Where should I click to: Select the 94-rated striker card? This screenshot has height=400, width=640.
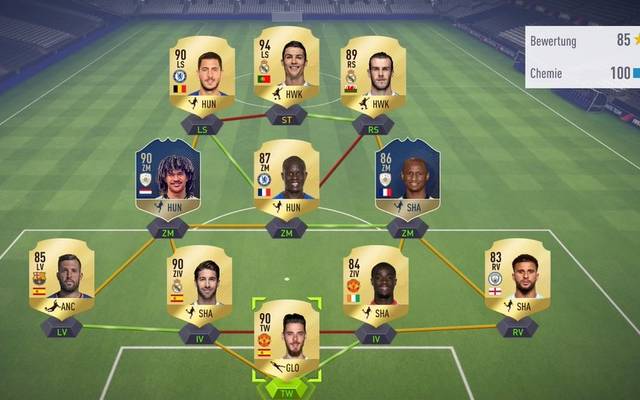coord(286,68)
